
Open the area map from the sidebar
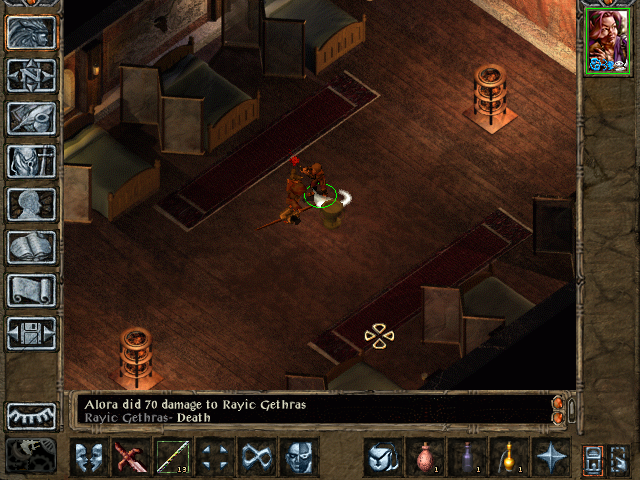tap(32, 74)
